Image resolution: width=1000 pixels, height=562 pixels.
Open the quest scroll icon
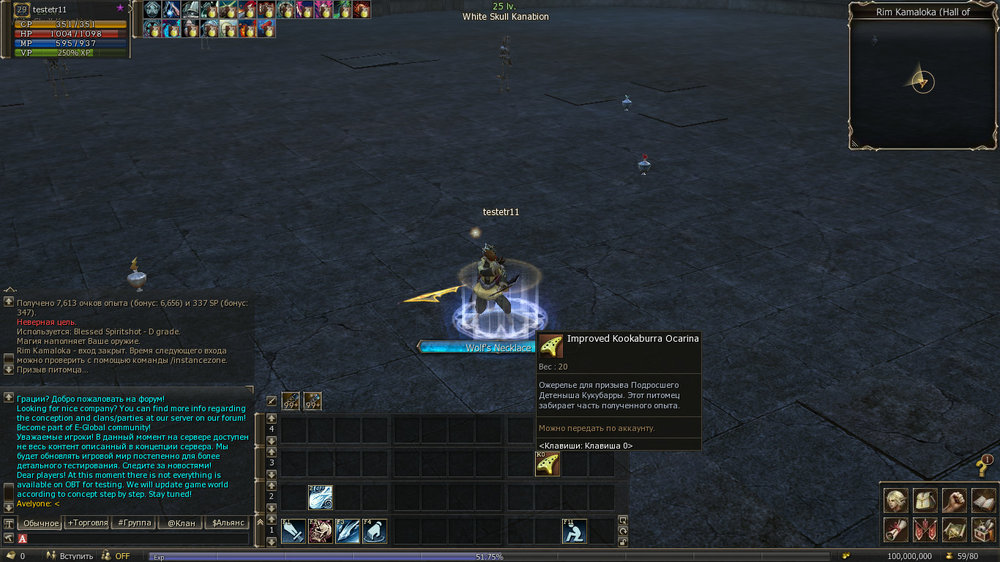[x=896, y=529]
